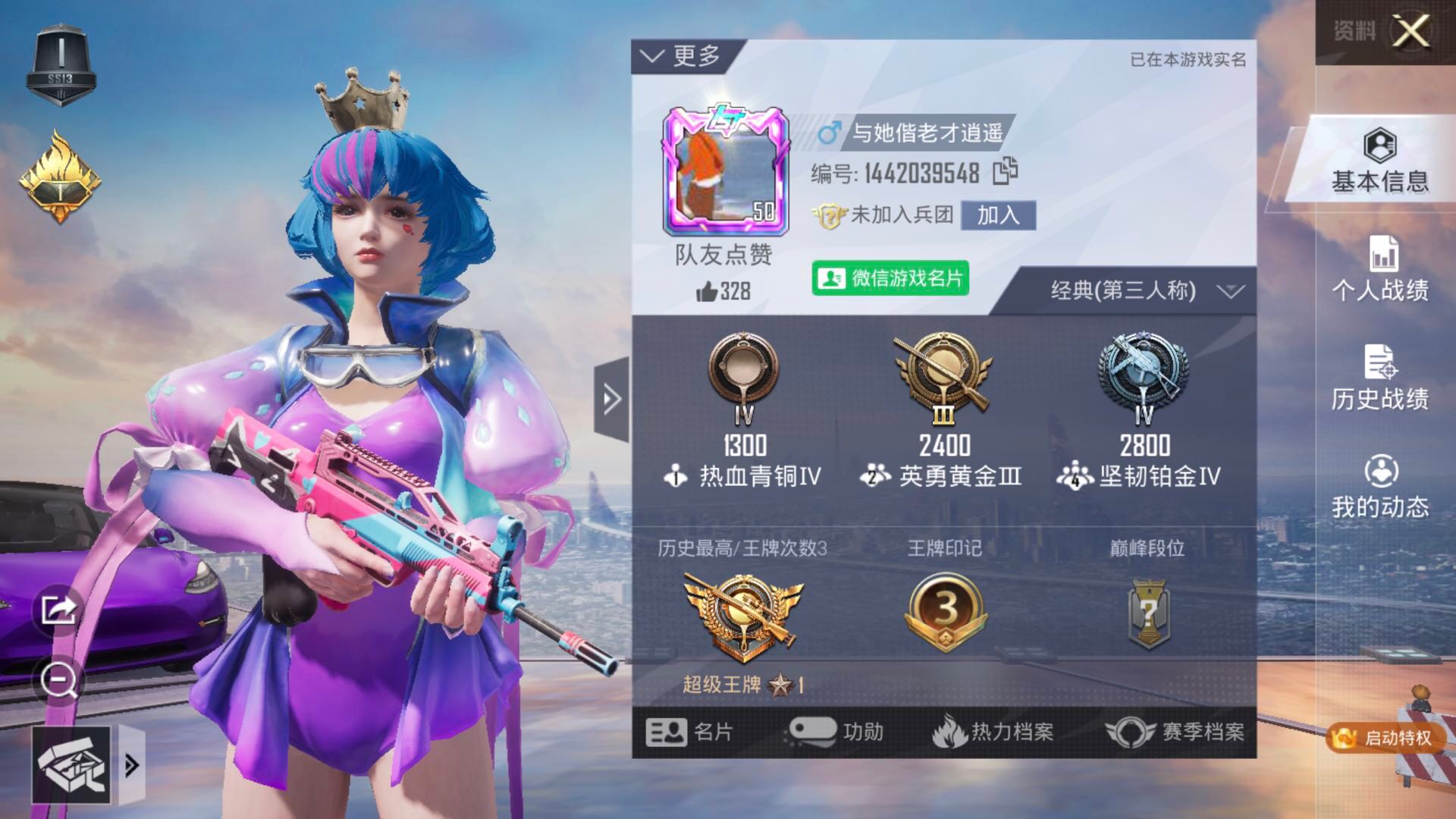The image size is (1456, 819).
Task: Open the 经典(第三人称) mode dropdown
Action: pyautogui.click(x=1145, y=290)
